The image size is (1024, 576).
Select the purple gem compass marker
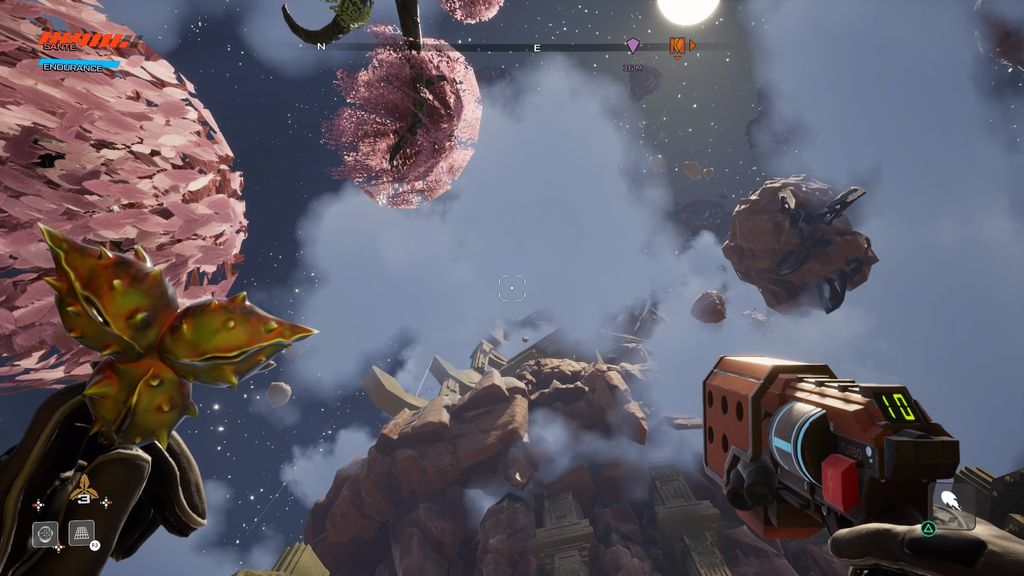(x=632, y=46)
